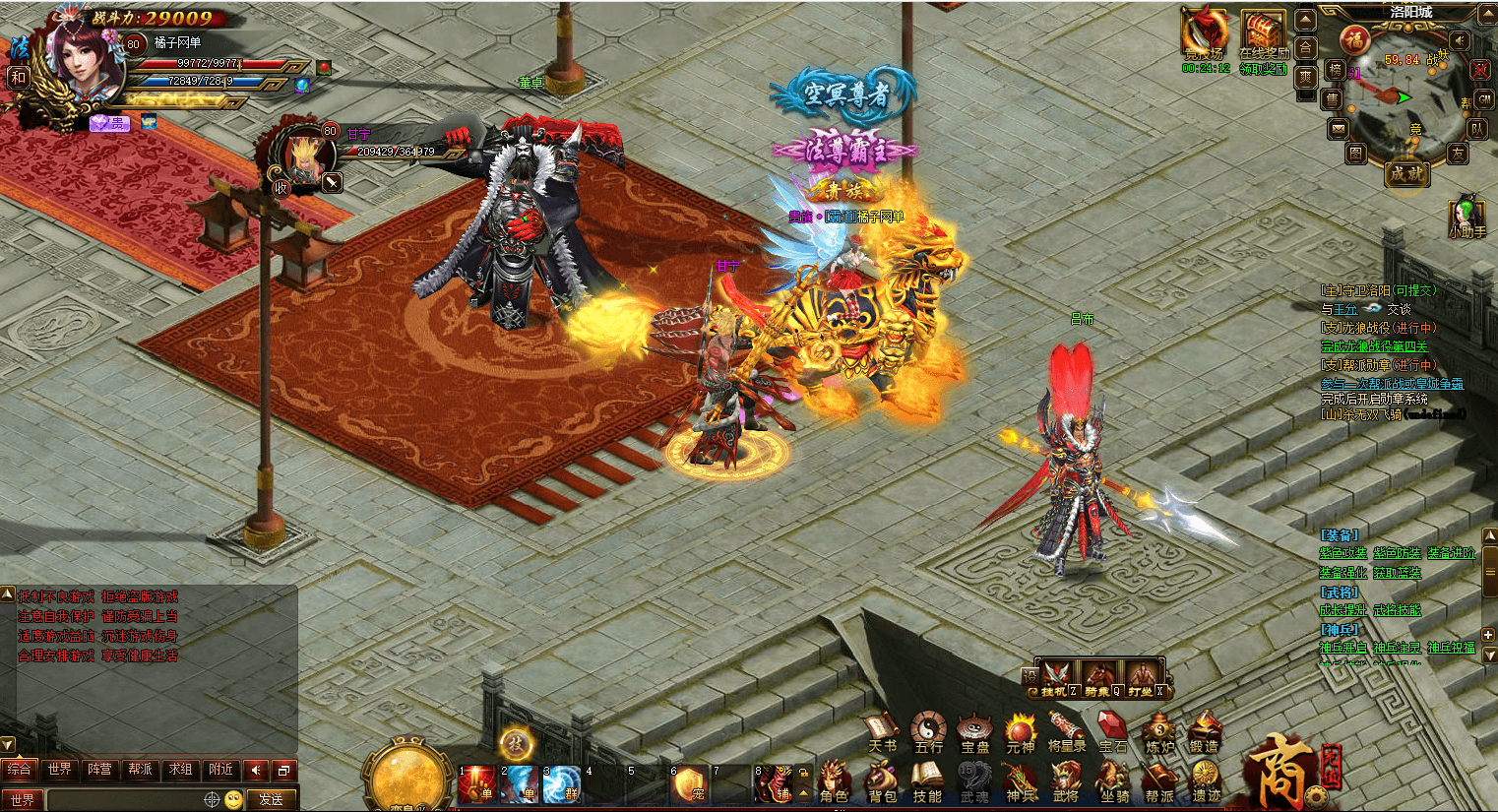Activate the skill in hotbar slot 3
1498x812 pixels.
pos(562,784)
